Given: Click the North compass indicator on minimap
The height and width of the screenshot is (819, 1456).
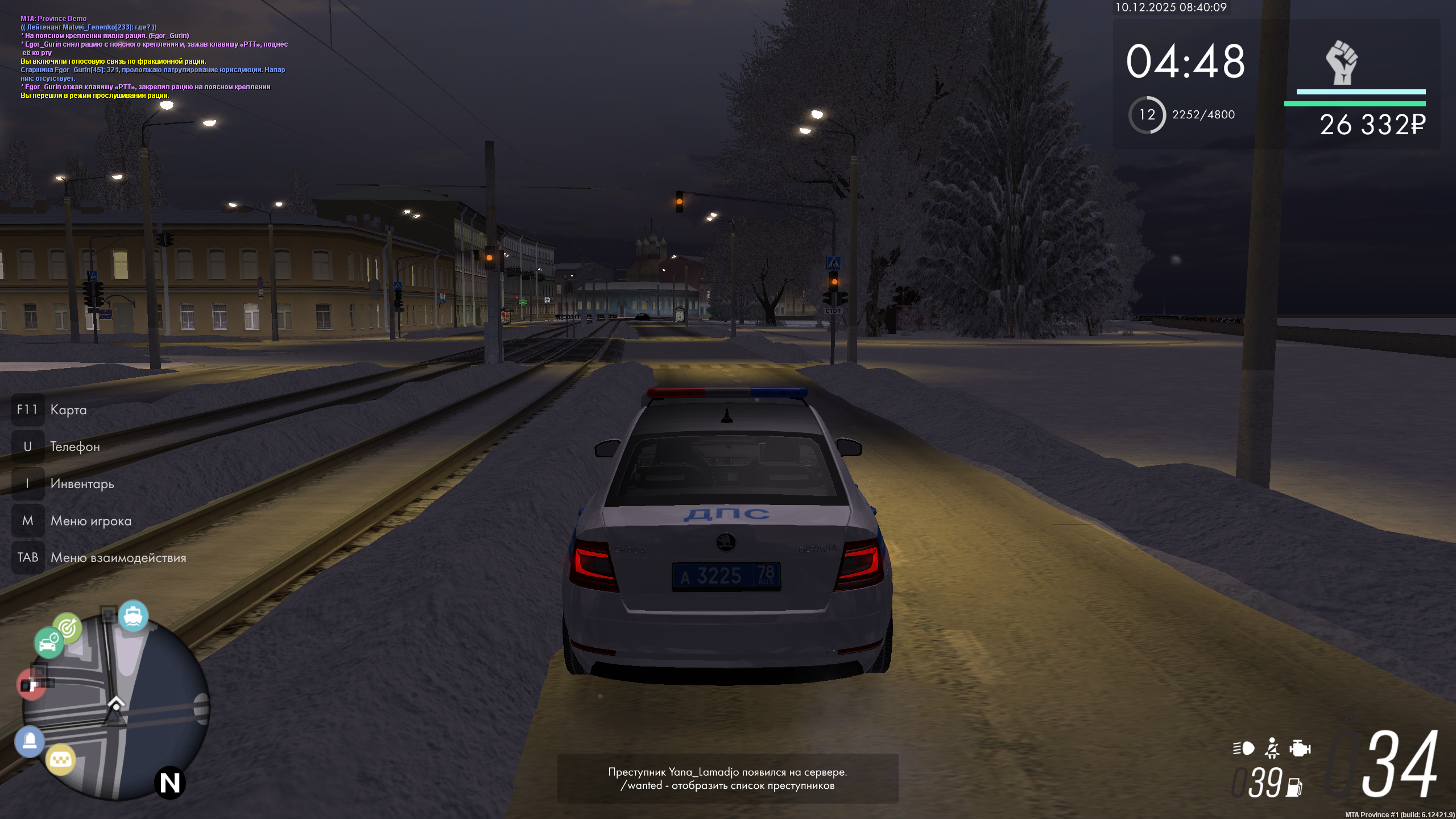Looking at the screenshot, I should (x=169, y=783).
